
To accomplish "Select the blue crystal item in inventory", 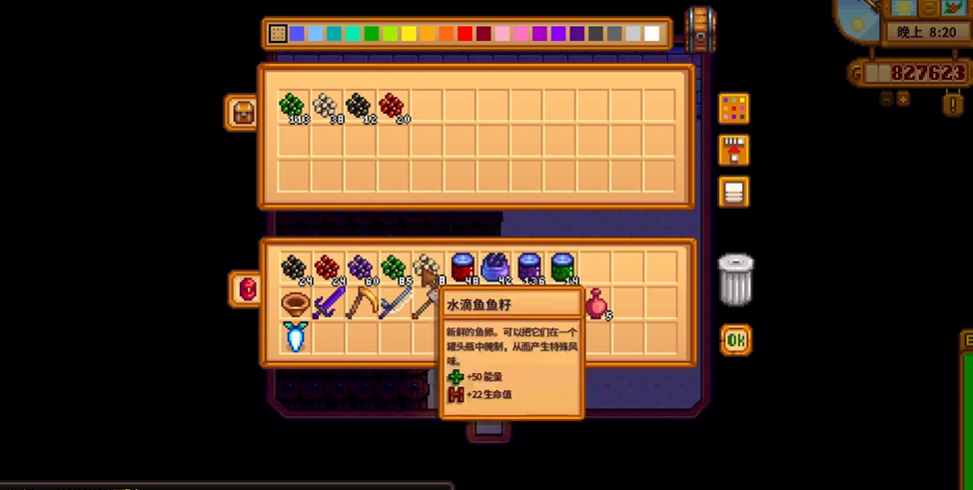I will [x=294, y=337].
